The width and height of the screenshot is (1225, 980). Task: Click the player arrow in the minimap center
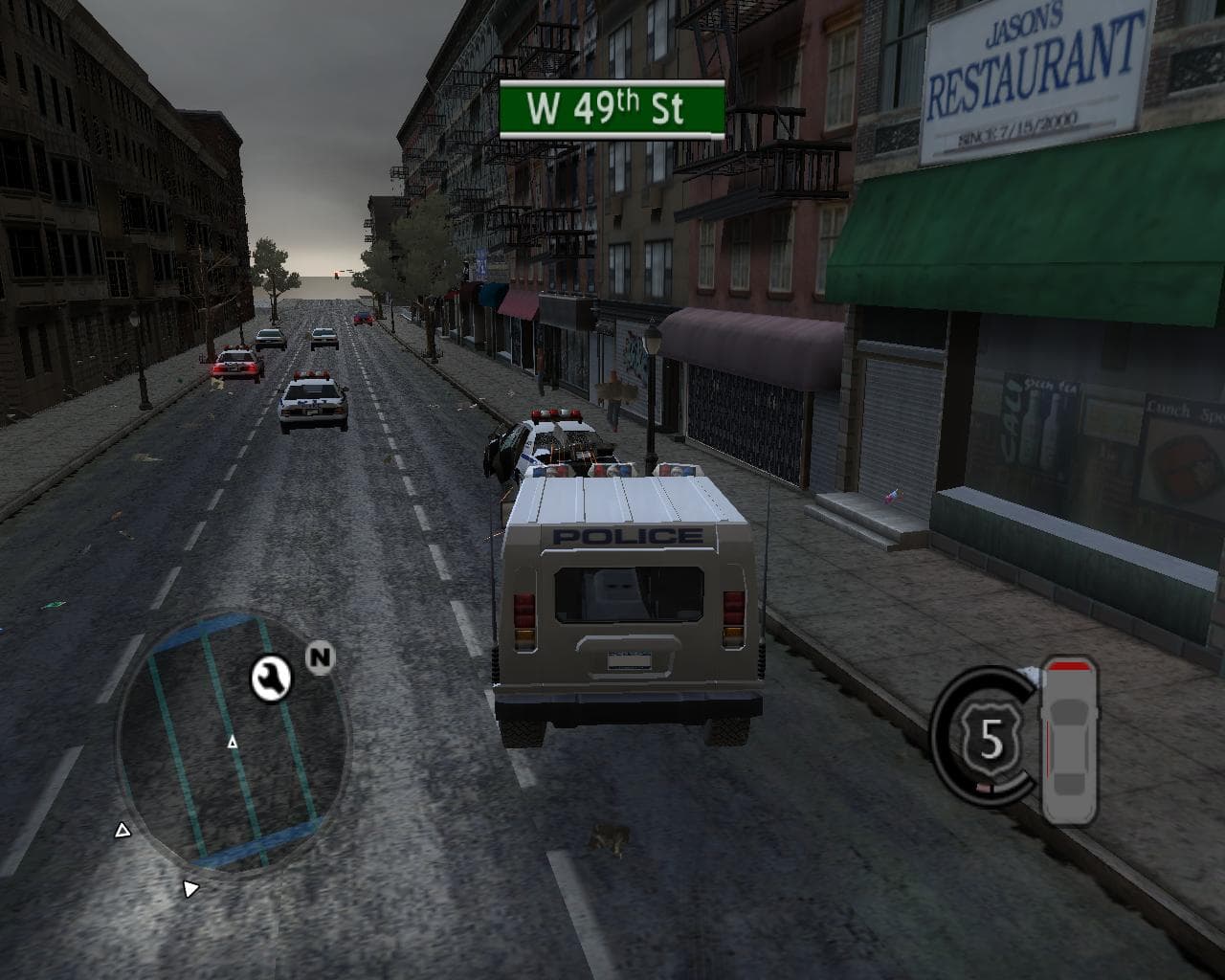[x=233, y=743]
